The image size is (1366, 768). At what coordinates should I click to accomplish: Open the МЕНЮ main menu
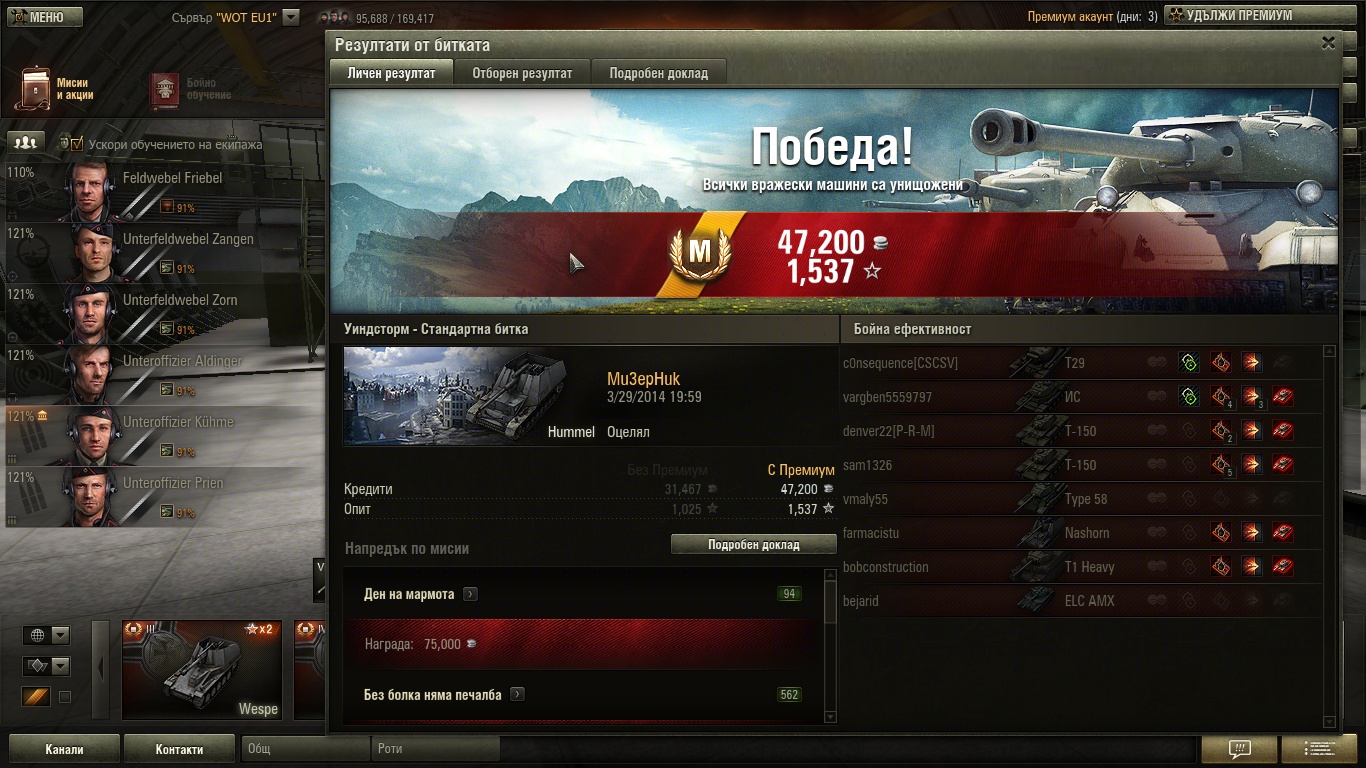(41, 16)
